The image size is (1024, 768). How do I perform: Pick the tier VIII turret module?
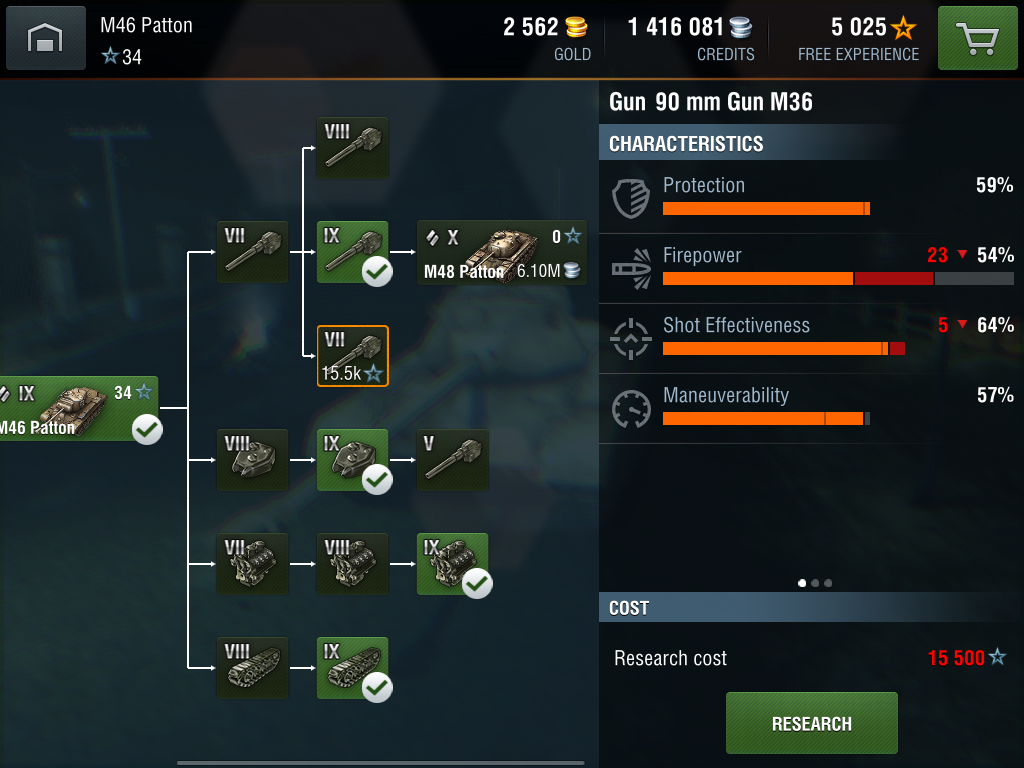(x=252, y=460)
